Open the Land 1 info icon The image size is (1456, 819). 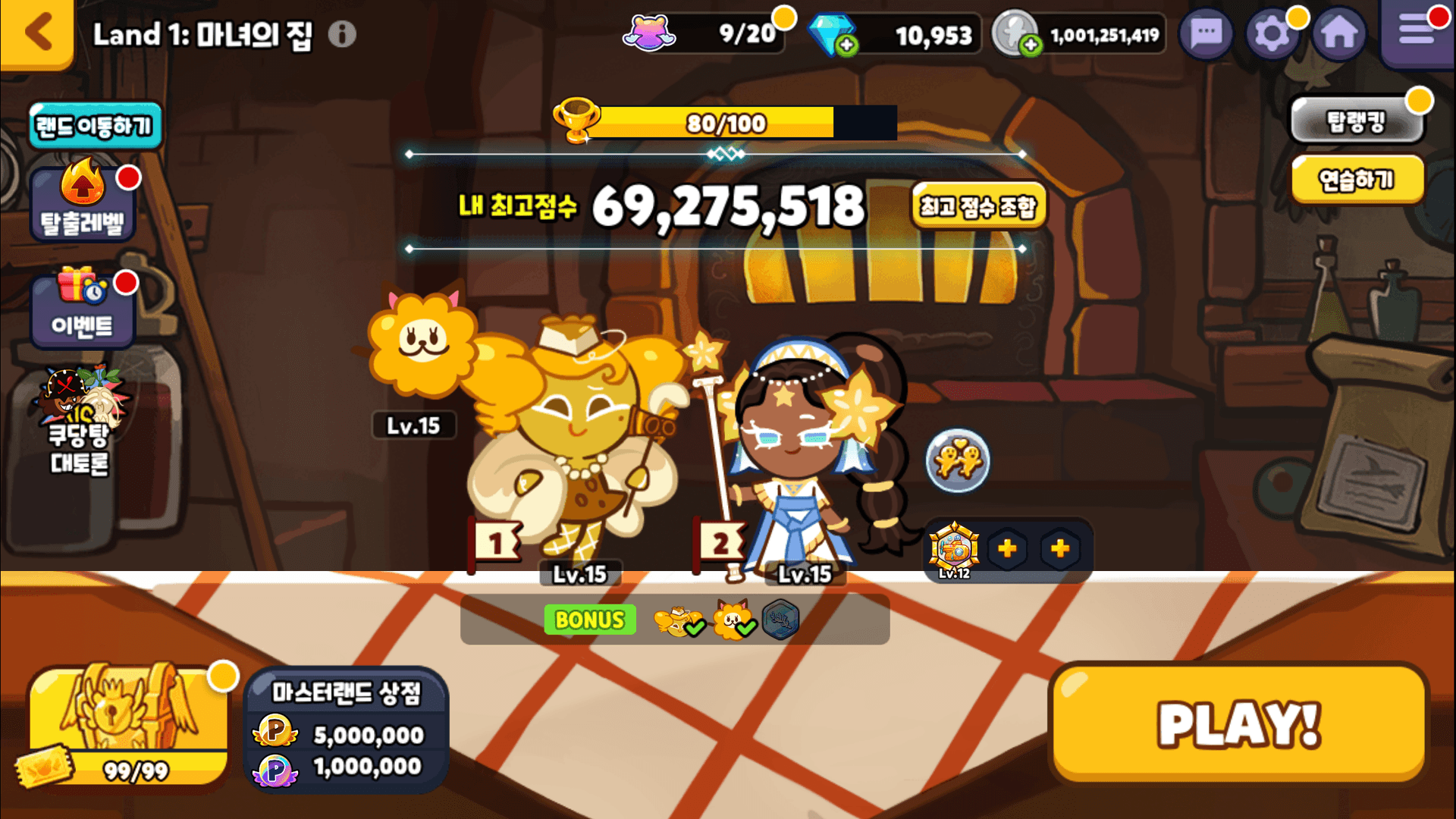(342, 34)
